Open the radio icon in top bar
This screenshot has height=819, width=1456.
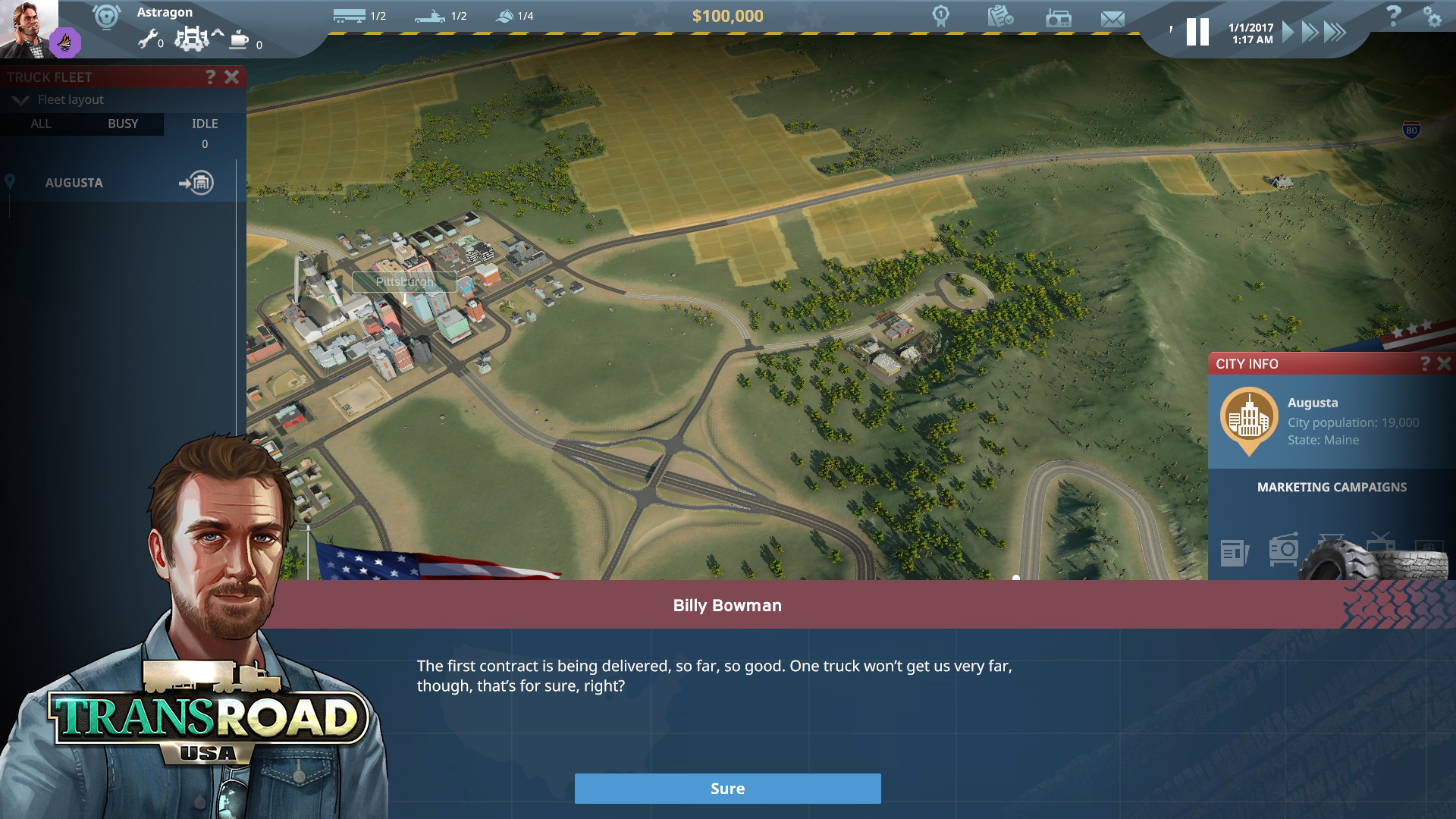1058,18
